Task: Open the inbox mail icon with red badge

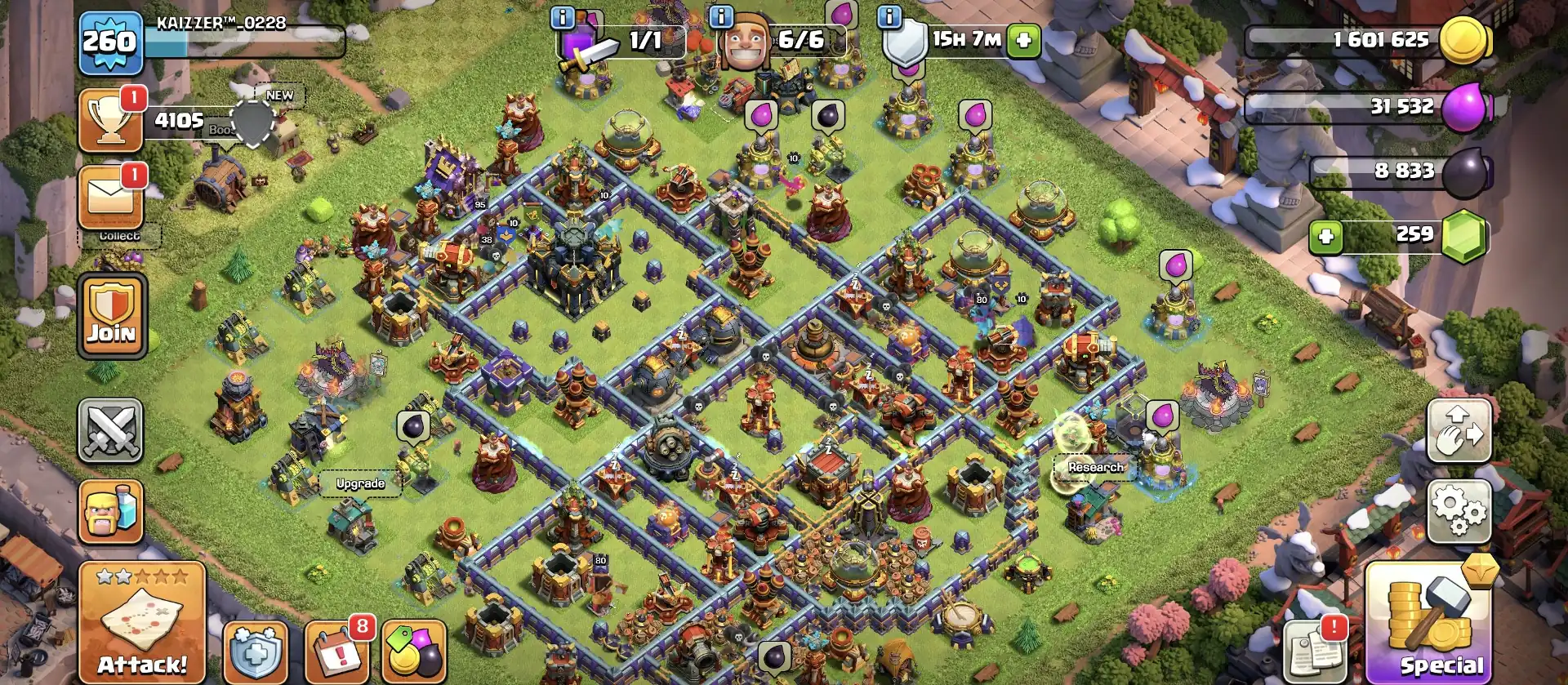Action: tap(110, 193)
